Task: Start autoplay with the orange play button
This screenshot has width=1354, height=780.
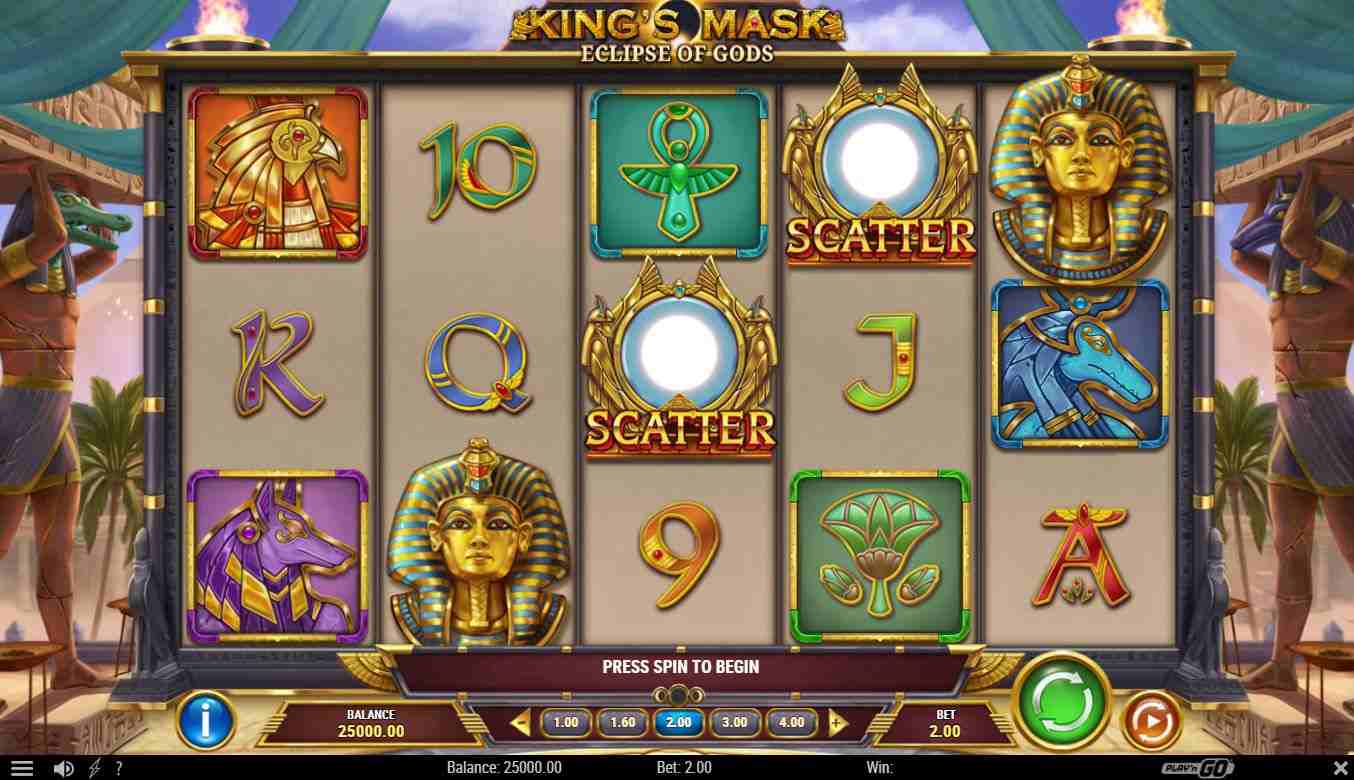Action: click(x=1150, y=720)
